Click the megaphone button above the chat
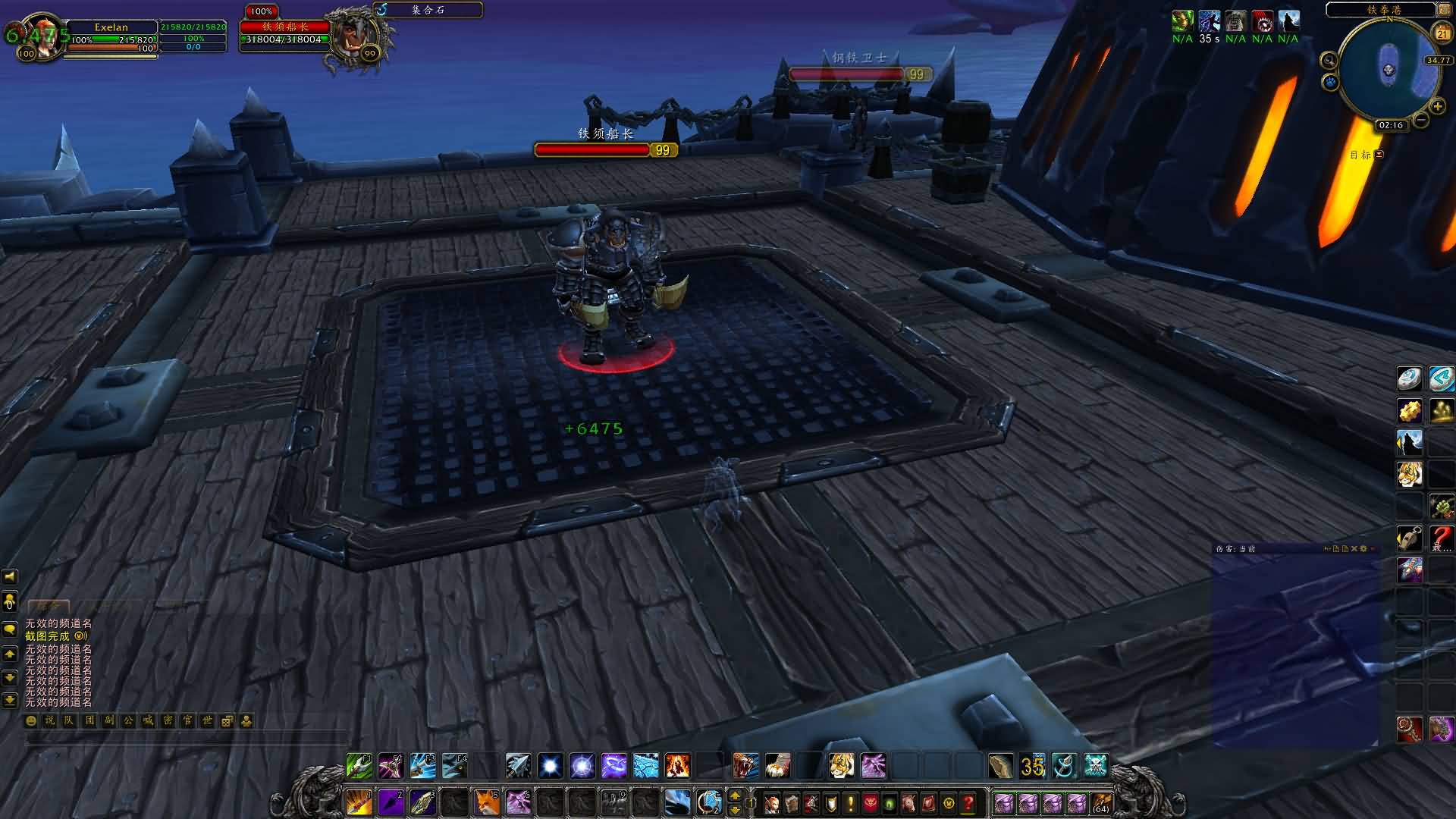The height and width of the screenshot is (819, 1456). coord(10,578)
